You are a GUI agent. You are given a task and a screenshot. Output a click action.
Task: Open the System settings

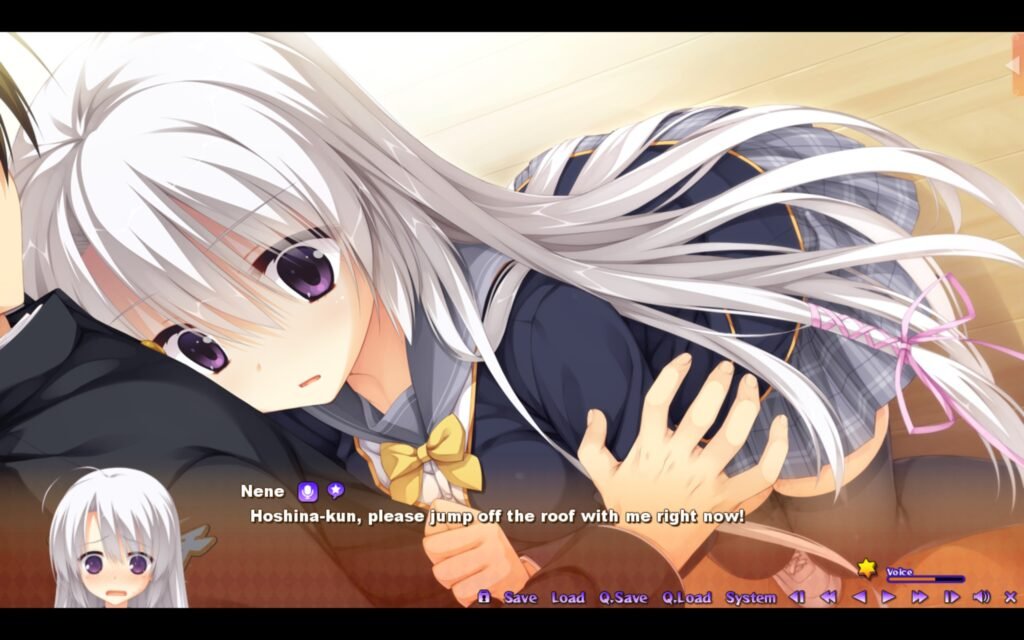750,597
